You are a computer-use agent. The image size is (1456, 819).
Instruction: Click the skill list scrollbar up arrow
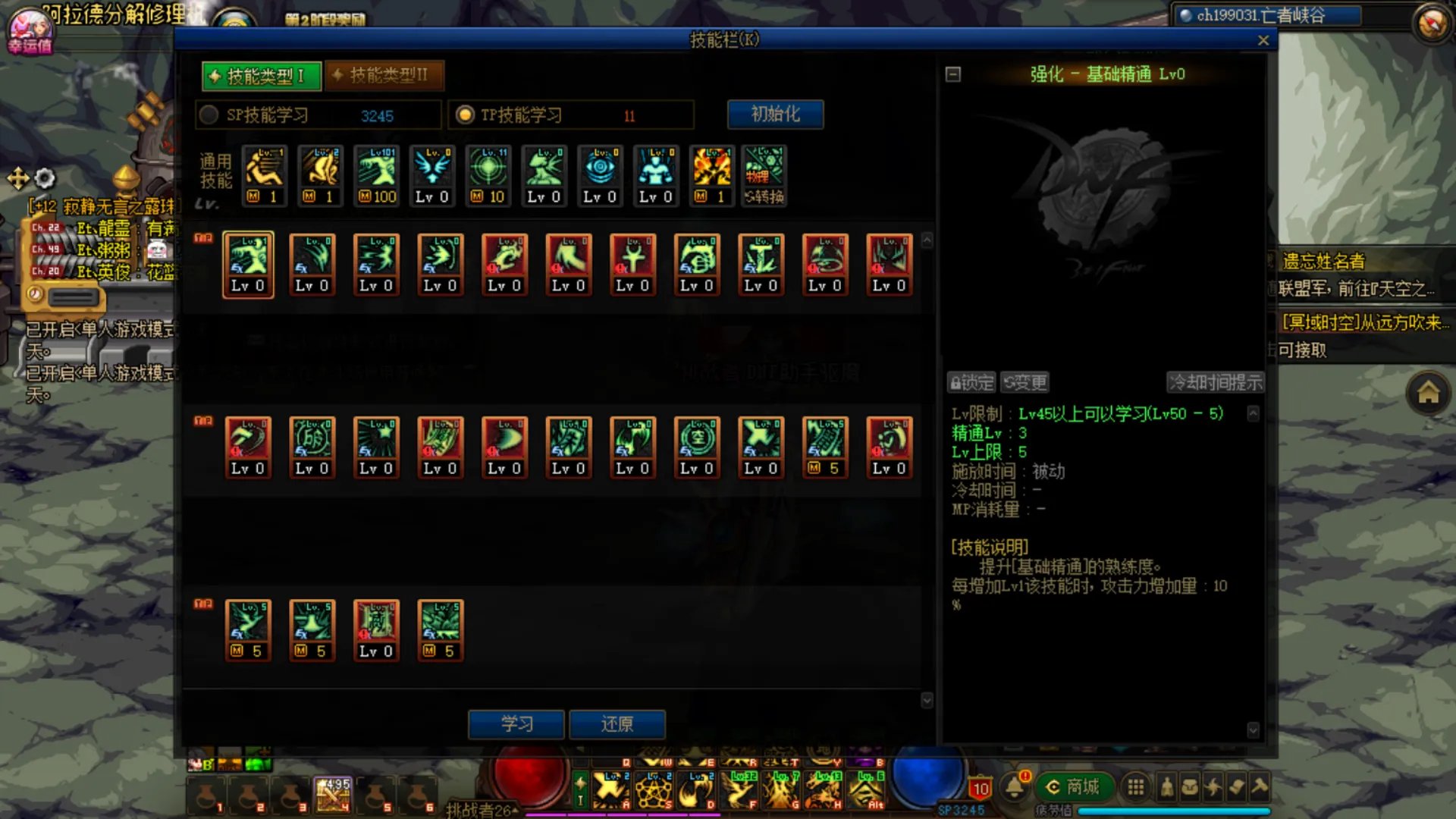927,240
